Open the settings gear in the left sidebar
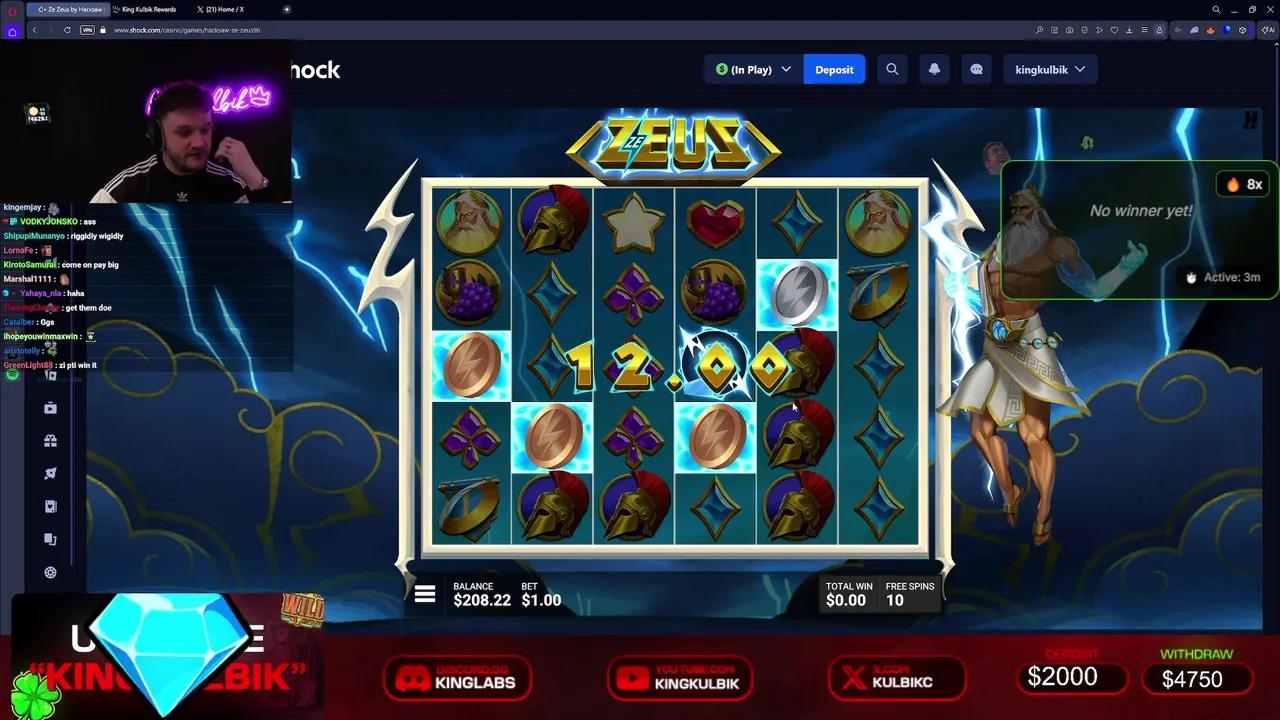The height and width of the screenshot is (720, 1280). click(x=50, y=572)
